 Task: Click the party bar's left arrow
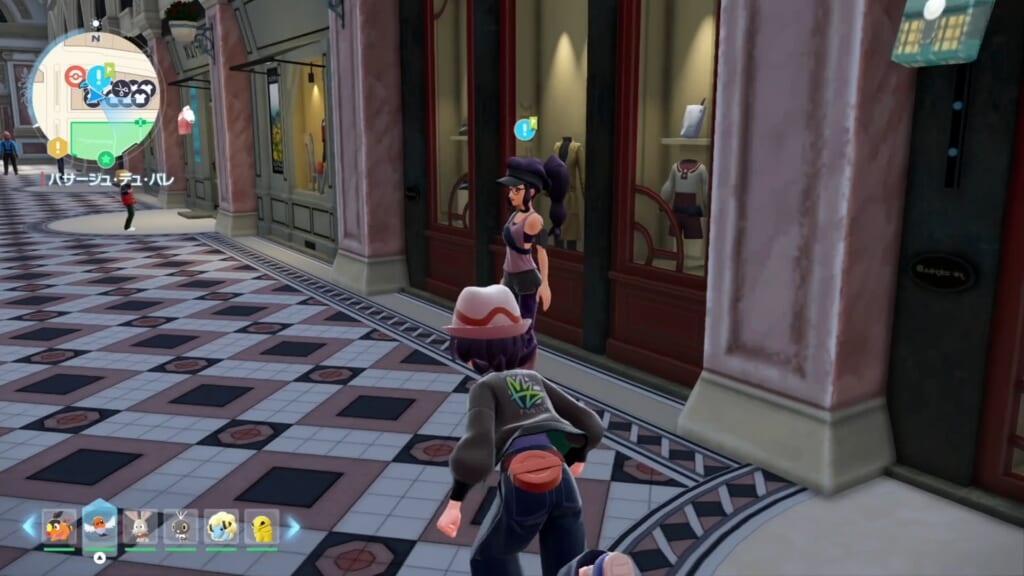(x=28, y=526)
